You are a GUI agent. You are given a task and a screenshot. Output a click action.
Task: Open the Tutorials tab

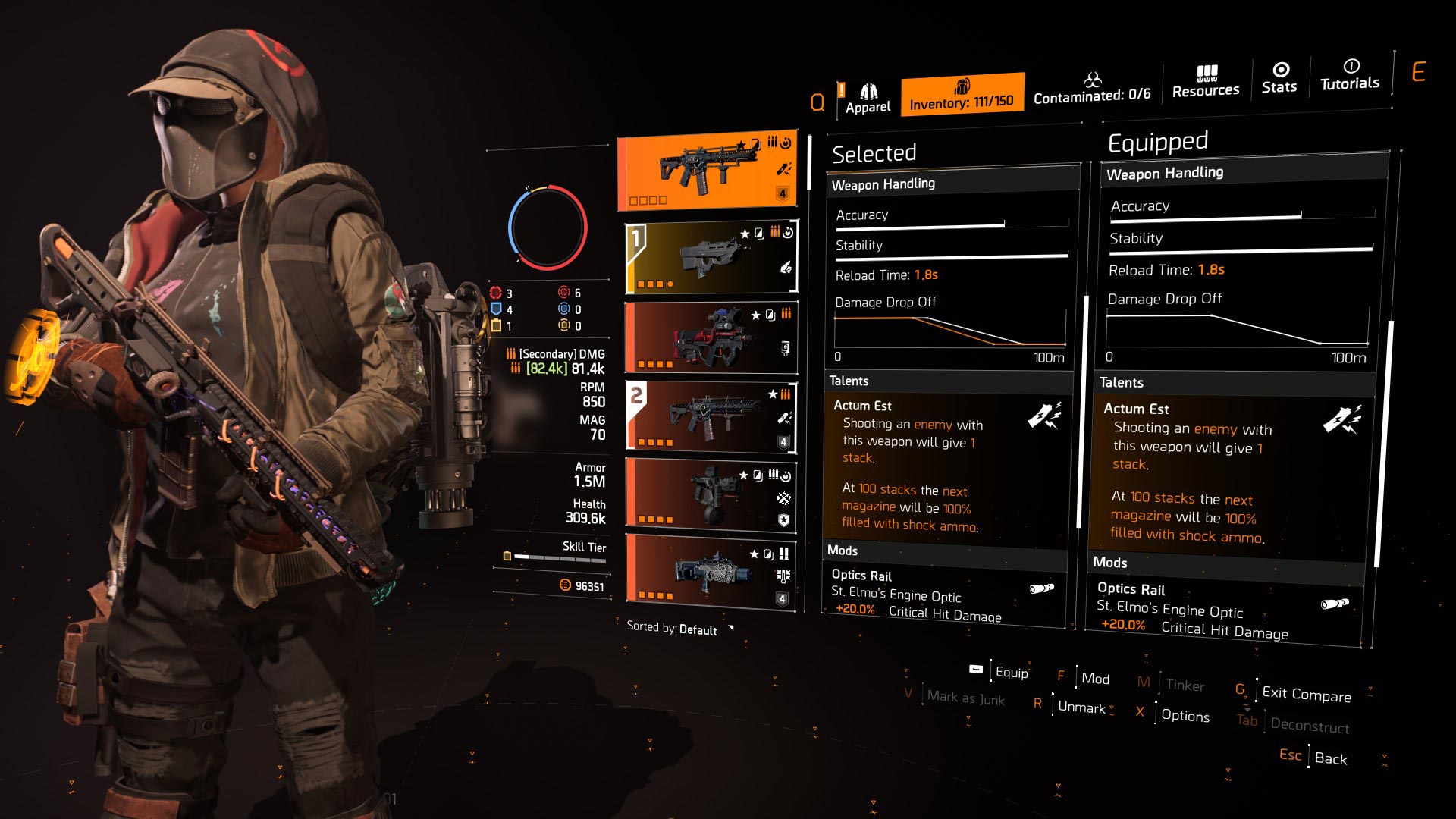tap(1350, 75)
